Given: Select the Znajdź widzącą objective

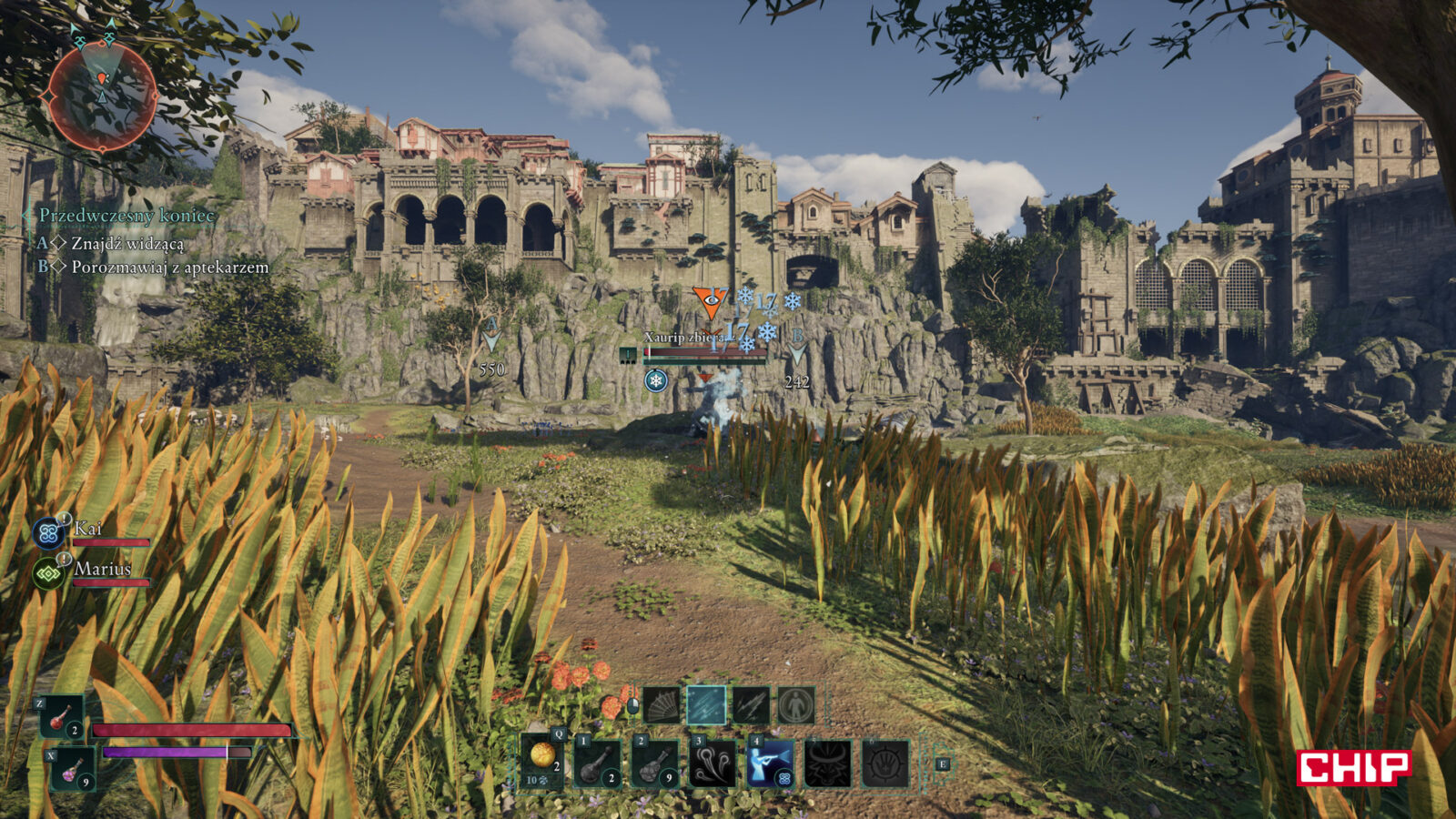Looking at the screenshot, I should pyautogui.click(x=126, y=244).
